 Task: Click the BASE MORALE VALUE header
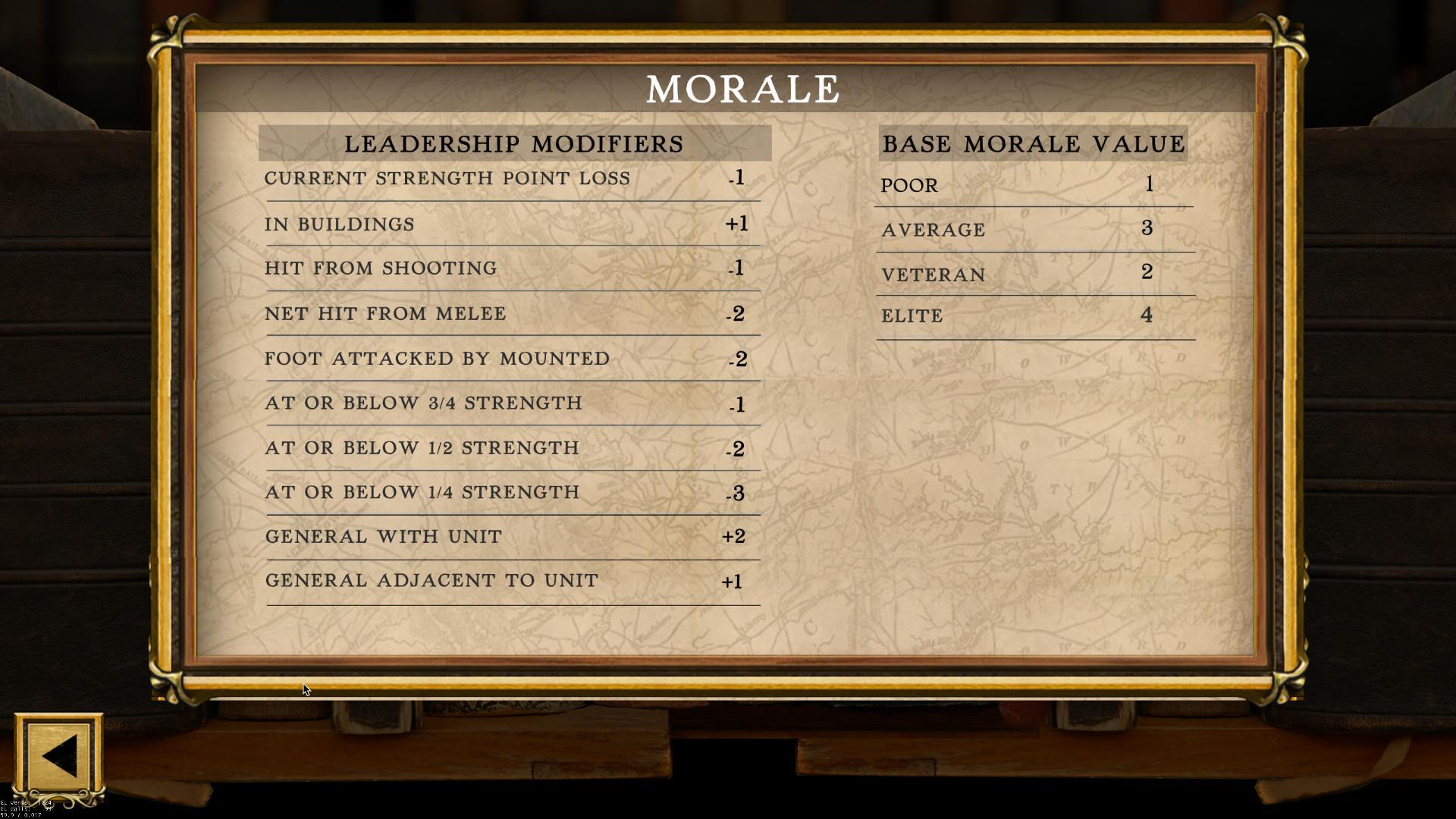pos(1033,143)
